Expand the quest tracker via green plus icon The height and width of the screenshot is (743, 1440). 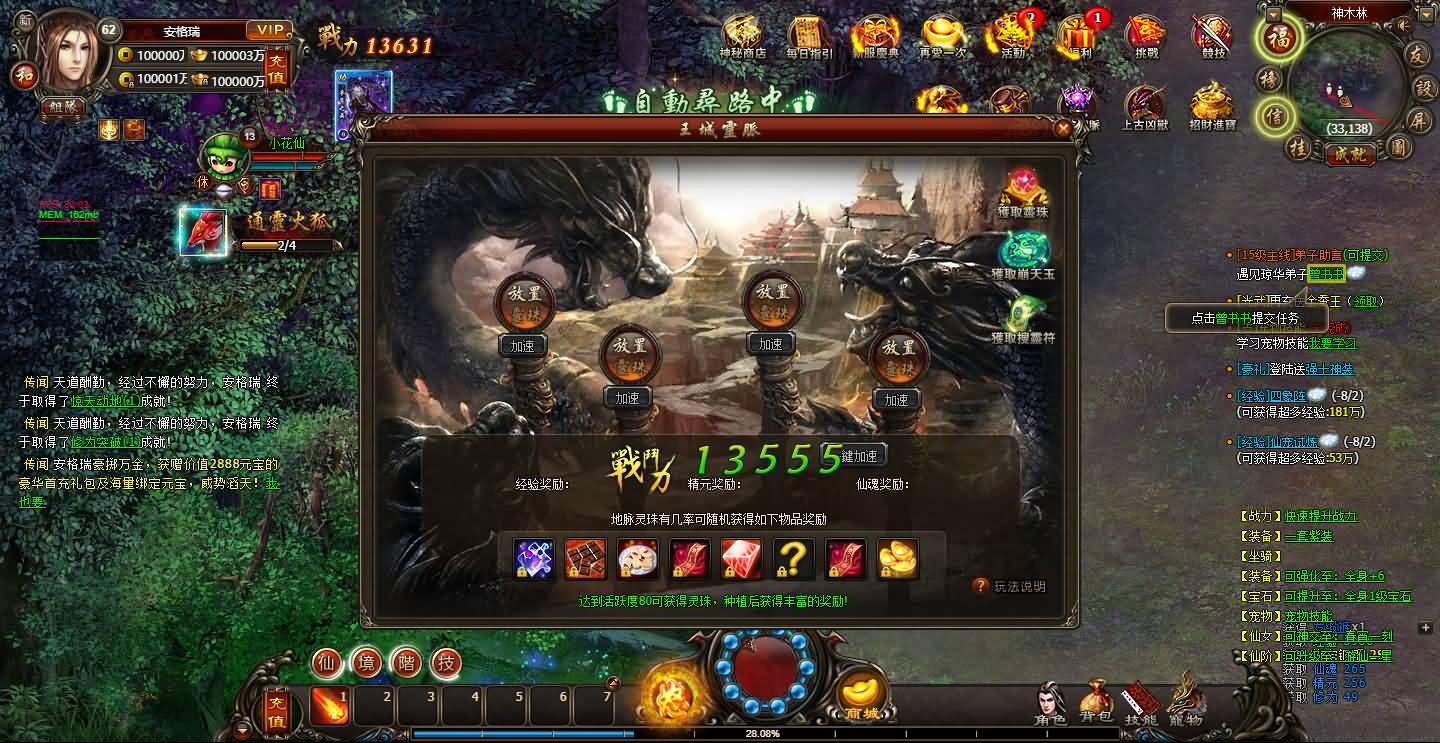coord(1426,628)
